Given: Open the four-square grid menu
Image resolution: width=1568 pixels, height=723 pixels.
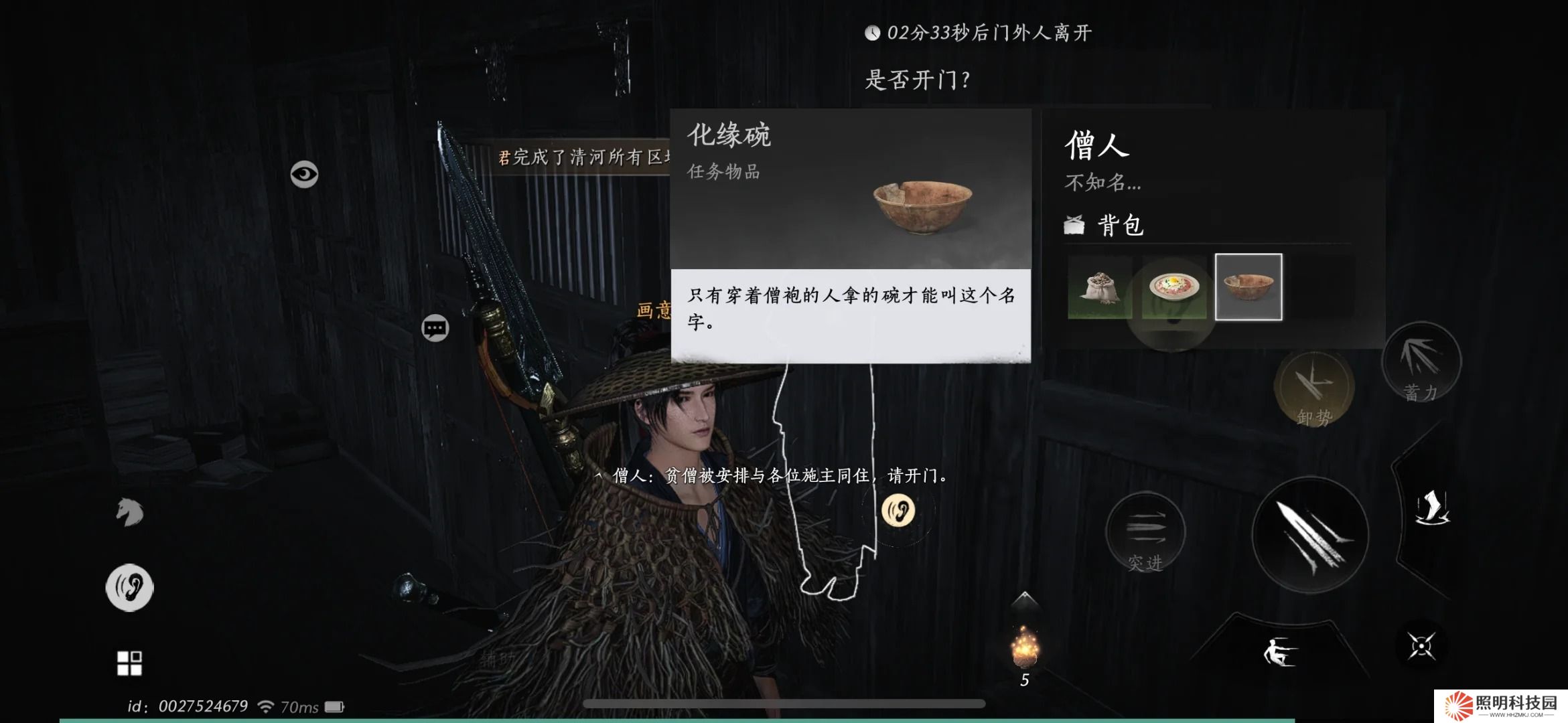Looking at the screenshot, I should point(129,663).
